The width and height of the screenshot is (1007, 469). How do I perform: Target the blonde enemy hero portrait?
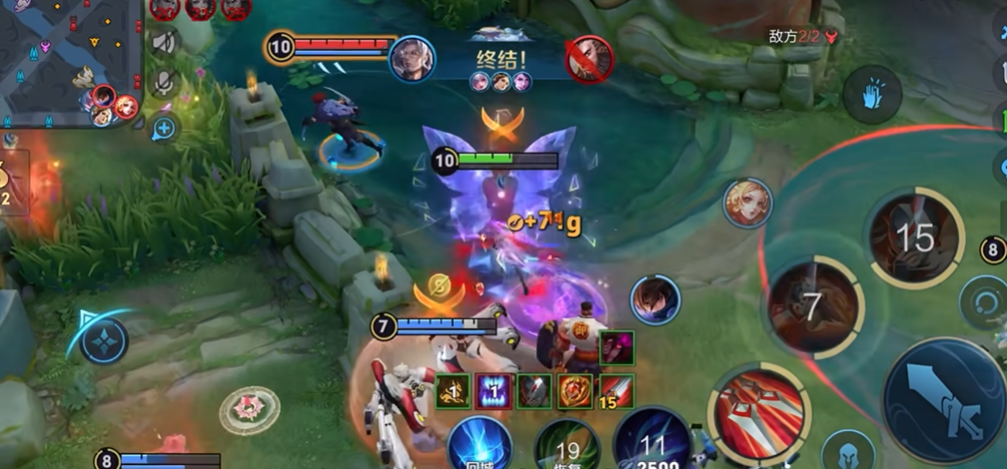point(747,203)
